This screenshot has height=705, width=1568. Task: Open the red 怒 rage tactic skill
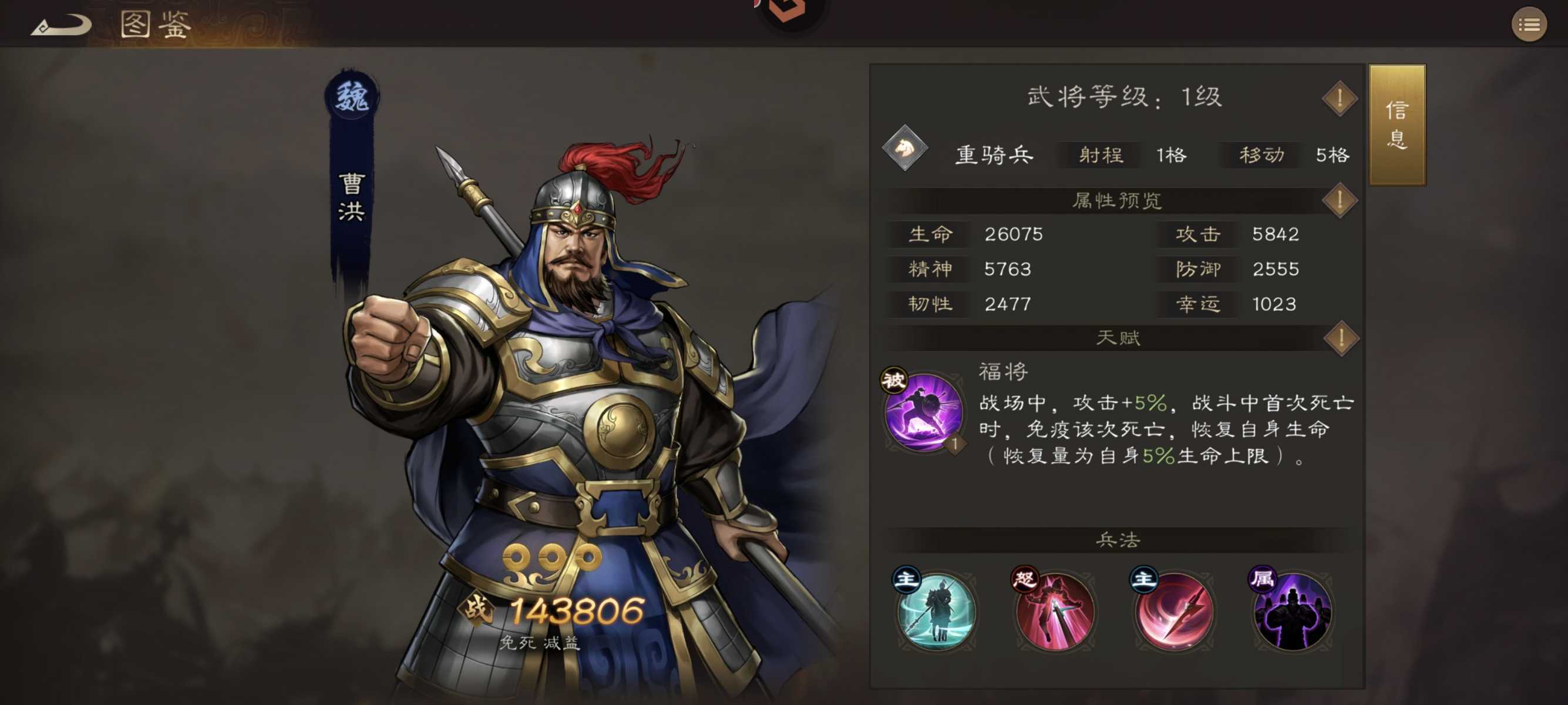[x=1055, y=612]
